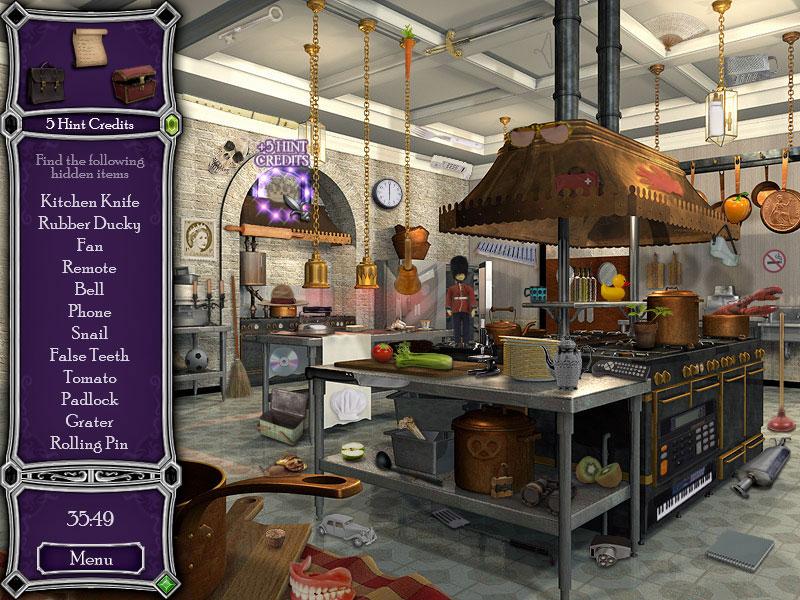Select the Grater list entry

click(89, 421)
